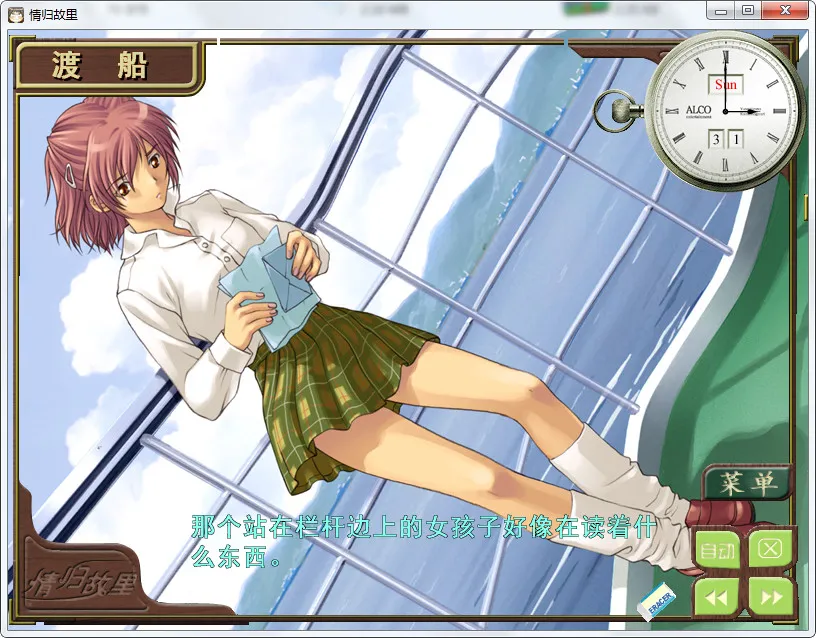Fast-forward with the double right arrow button
Viewport: 816px width, 638px height.
(x=770, y=597)
